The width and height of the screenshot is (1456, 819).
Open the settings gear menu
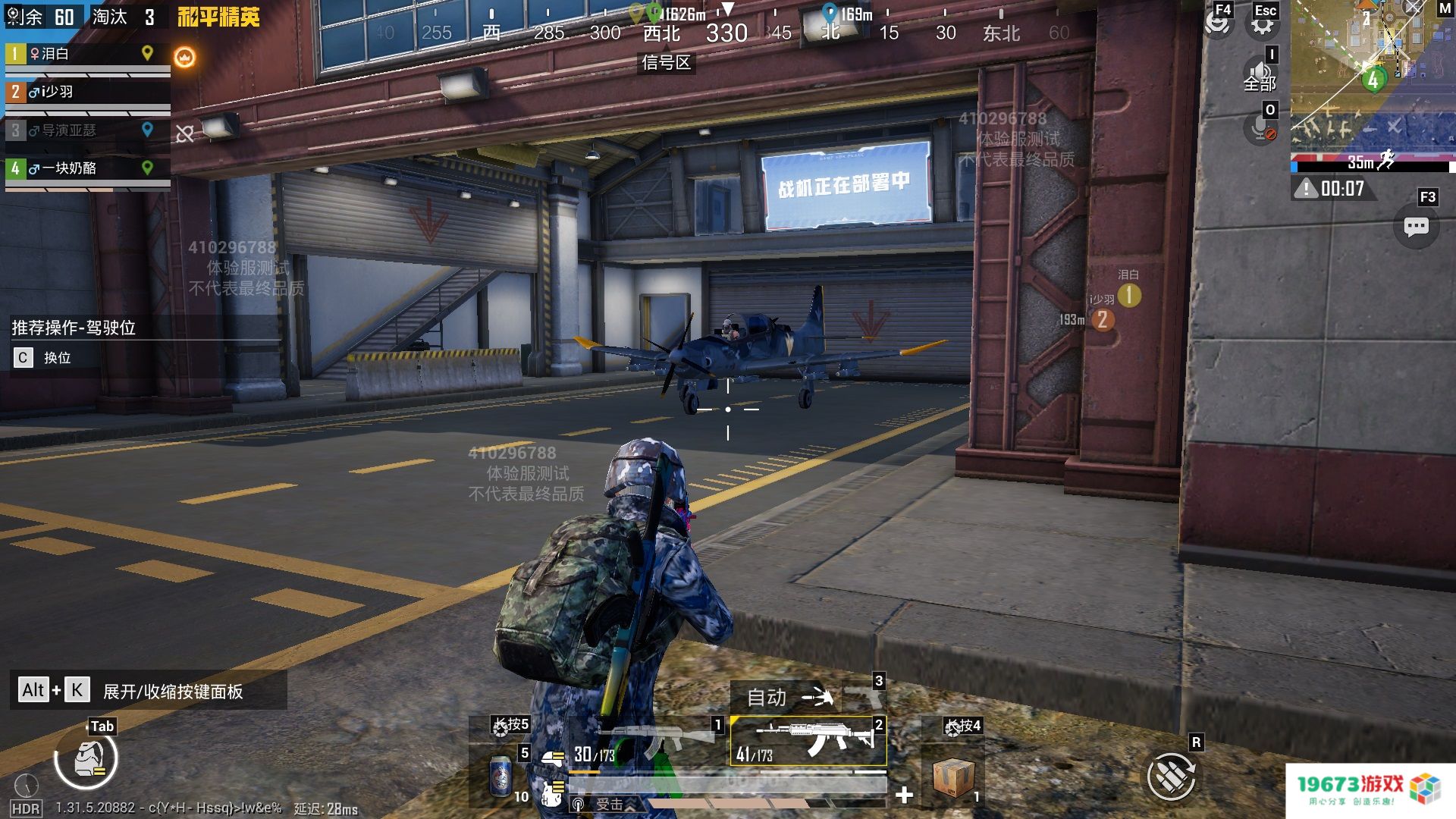(1262, 24)
